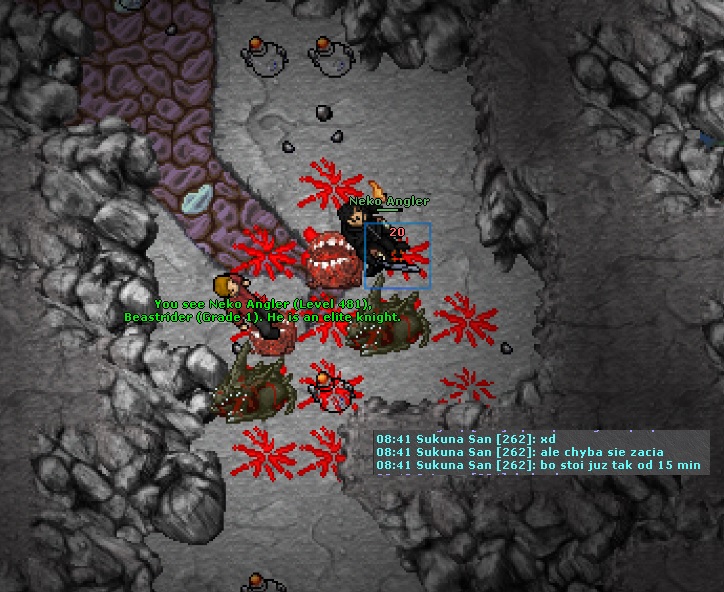Click the "bo stoi juz tak od 15 min" message
The width and height of the screenshot is (724, 592).
pos(540,465)
